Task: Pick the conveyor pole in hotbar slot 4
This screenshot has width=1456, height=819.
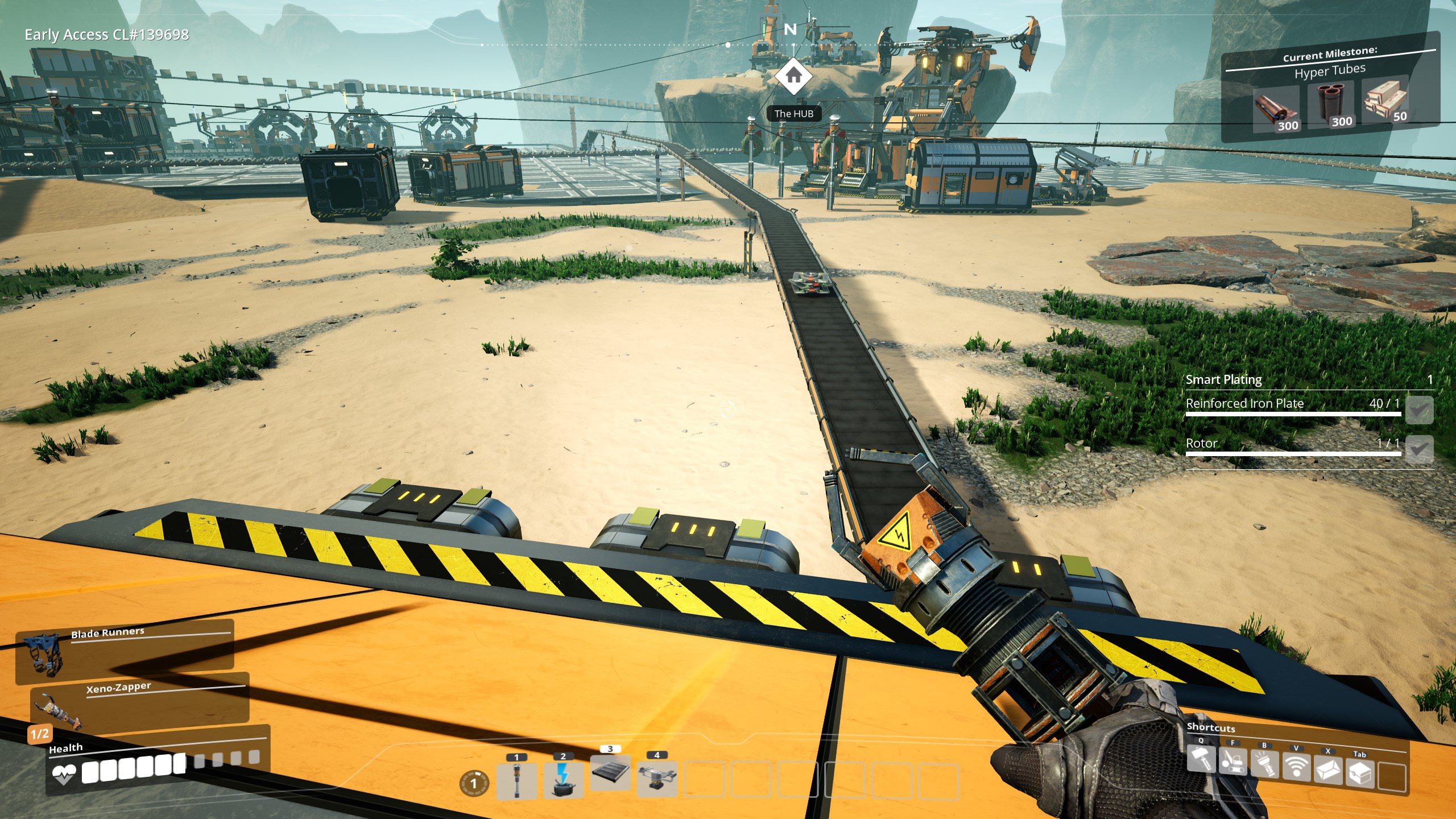Action: click(657, 777)
